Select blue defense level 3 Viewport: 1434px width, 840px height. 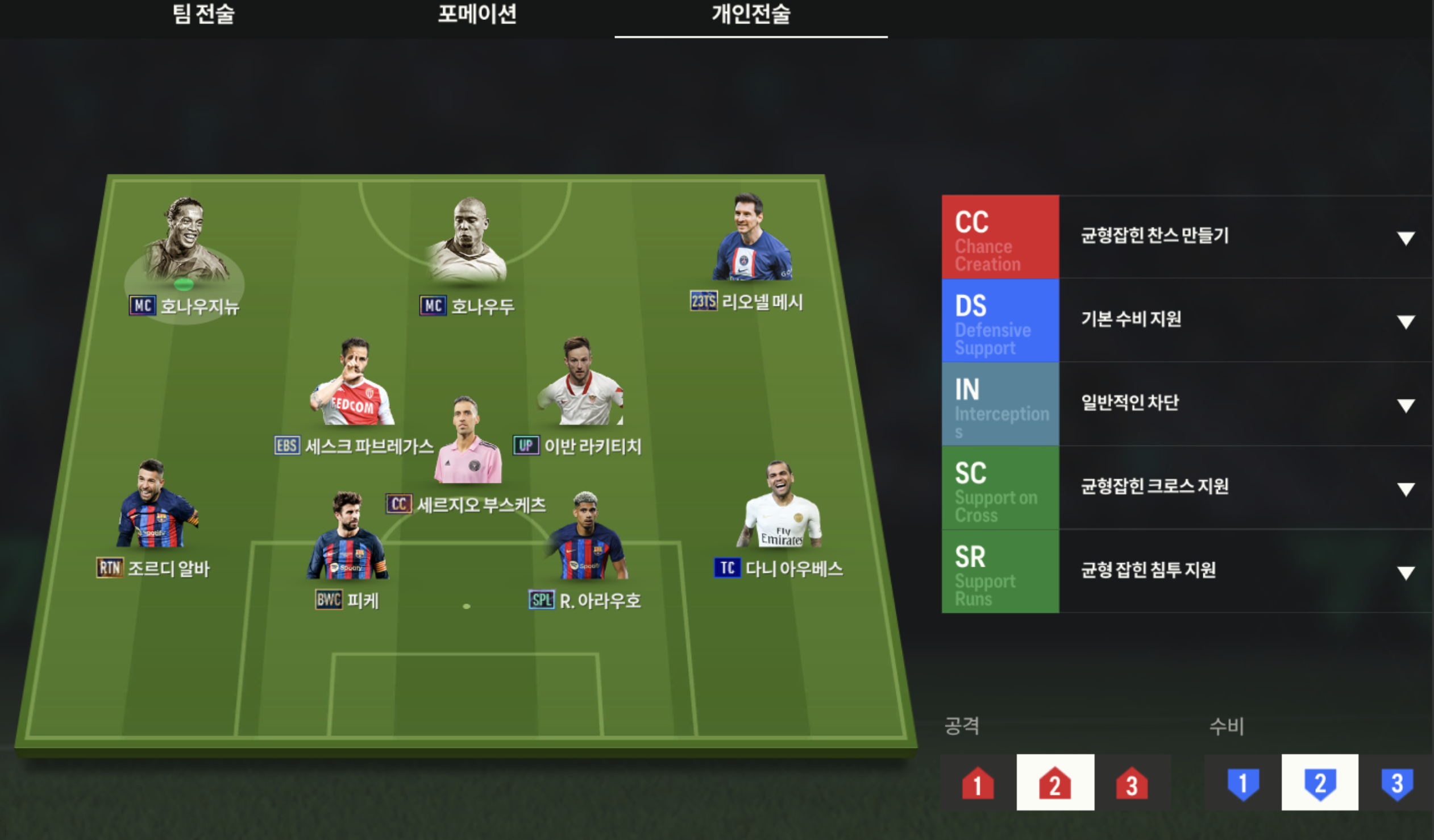pos(1396,783)
